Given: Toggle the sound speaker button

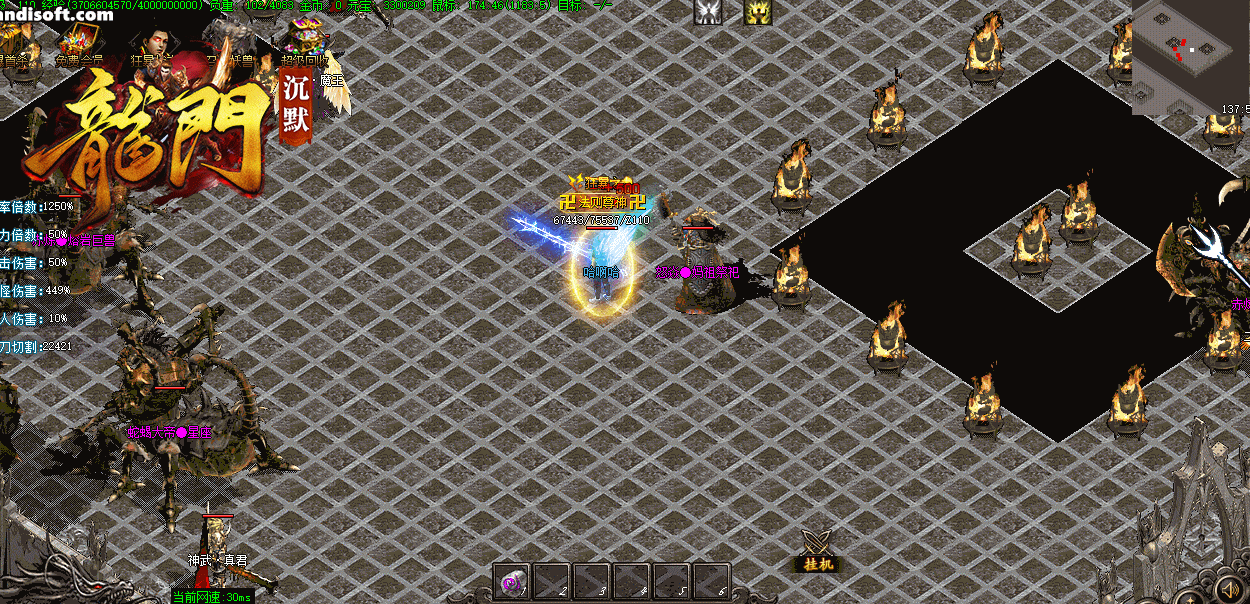Looking at the screenshot, I should pos(1229,585).
